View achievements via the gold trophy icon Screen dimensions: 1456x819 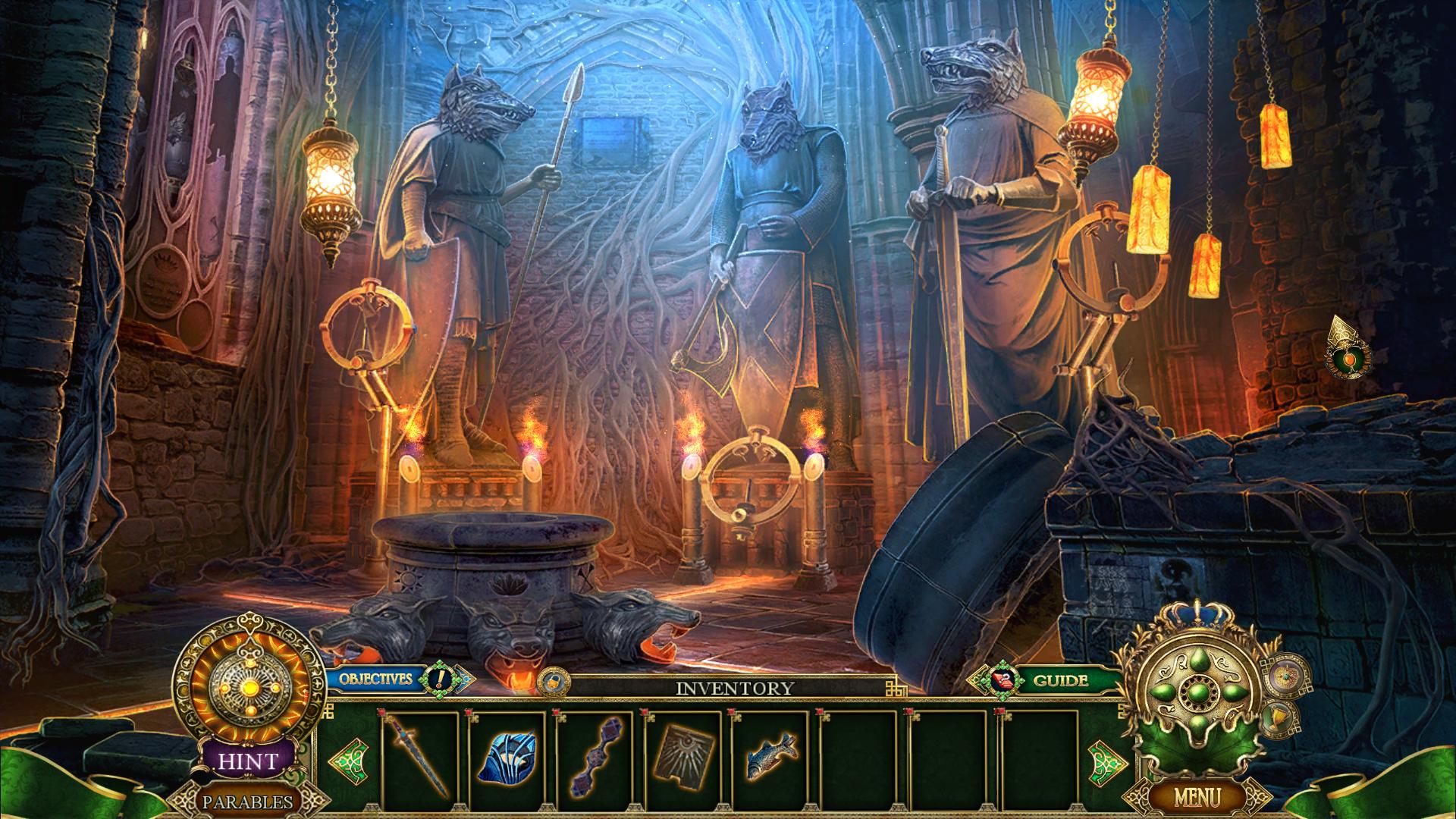point(1279,717)
